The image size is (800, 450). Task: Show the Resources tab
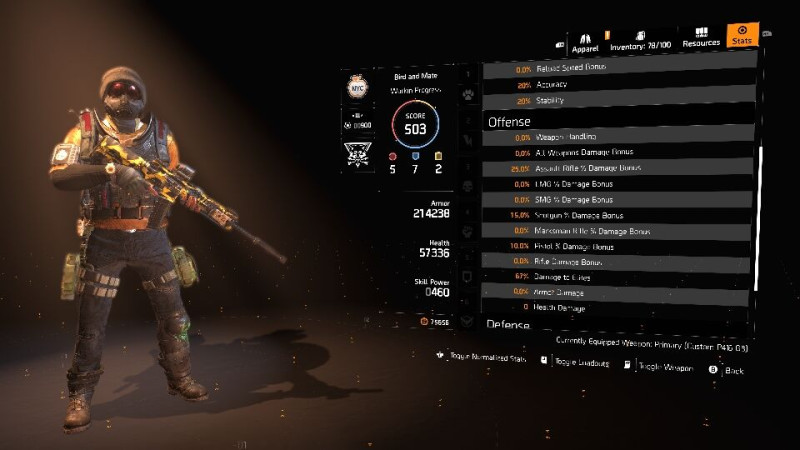(x=701, y=39)
